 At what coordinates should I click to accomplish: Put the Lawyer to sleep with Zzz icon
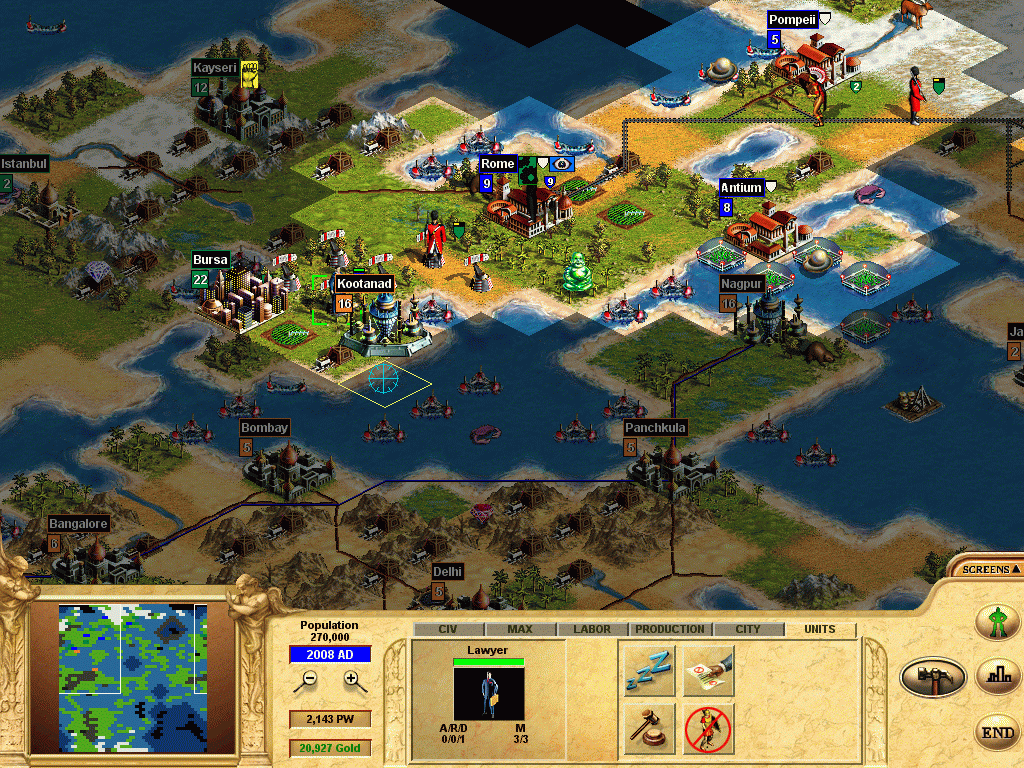coord(648,671)
